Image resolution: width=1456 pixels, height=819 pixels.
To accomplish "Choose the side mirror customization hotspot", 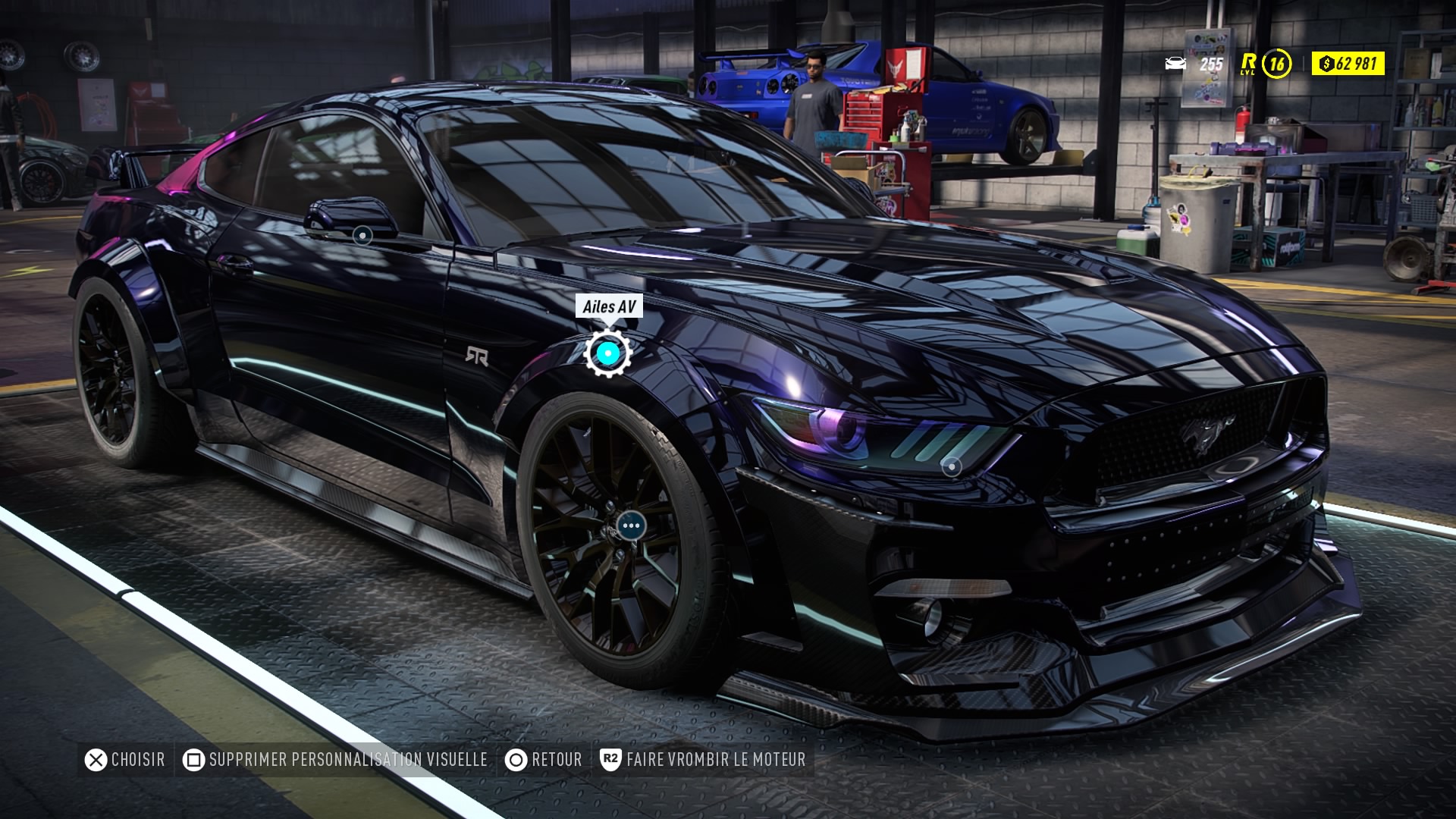I will 362,236.
